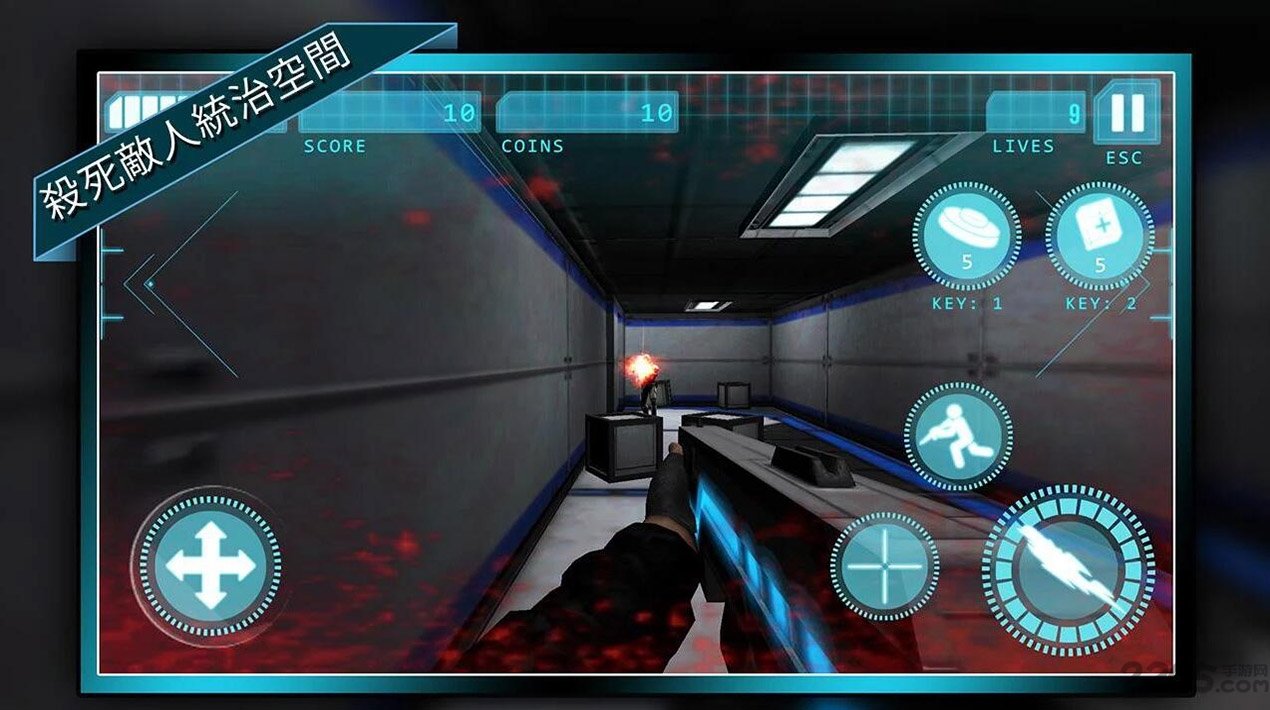Tap the crouching soldier stance button

pos(958,436)
